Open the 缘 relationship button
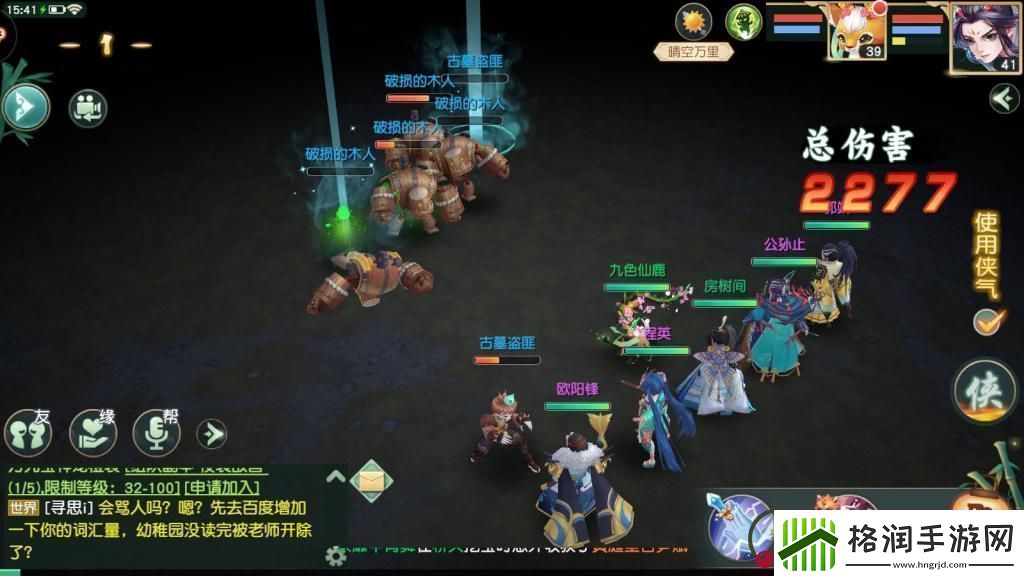 [93, 432]
